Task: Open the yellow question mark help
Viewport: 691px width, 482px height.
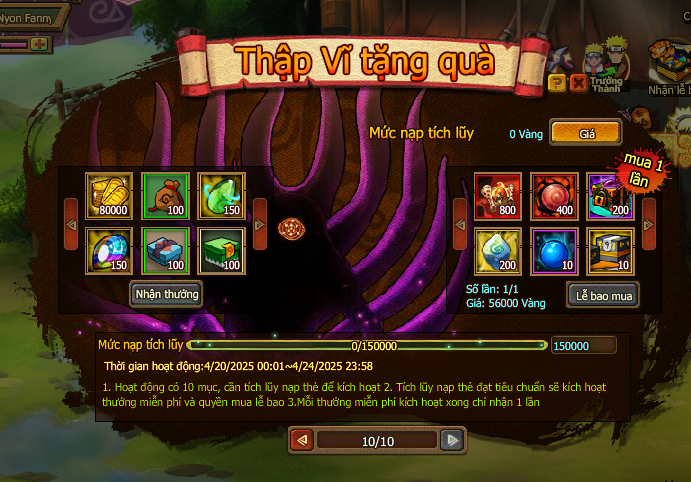Action: [x=557, y=82]
